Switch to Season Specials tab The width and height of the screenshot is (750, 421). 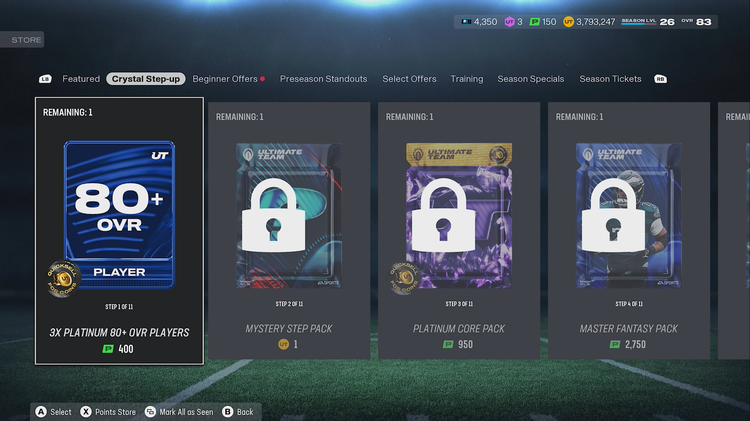tap(531, 79)
